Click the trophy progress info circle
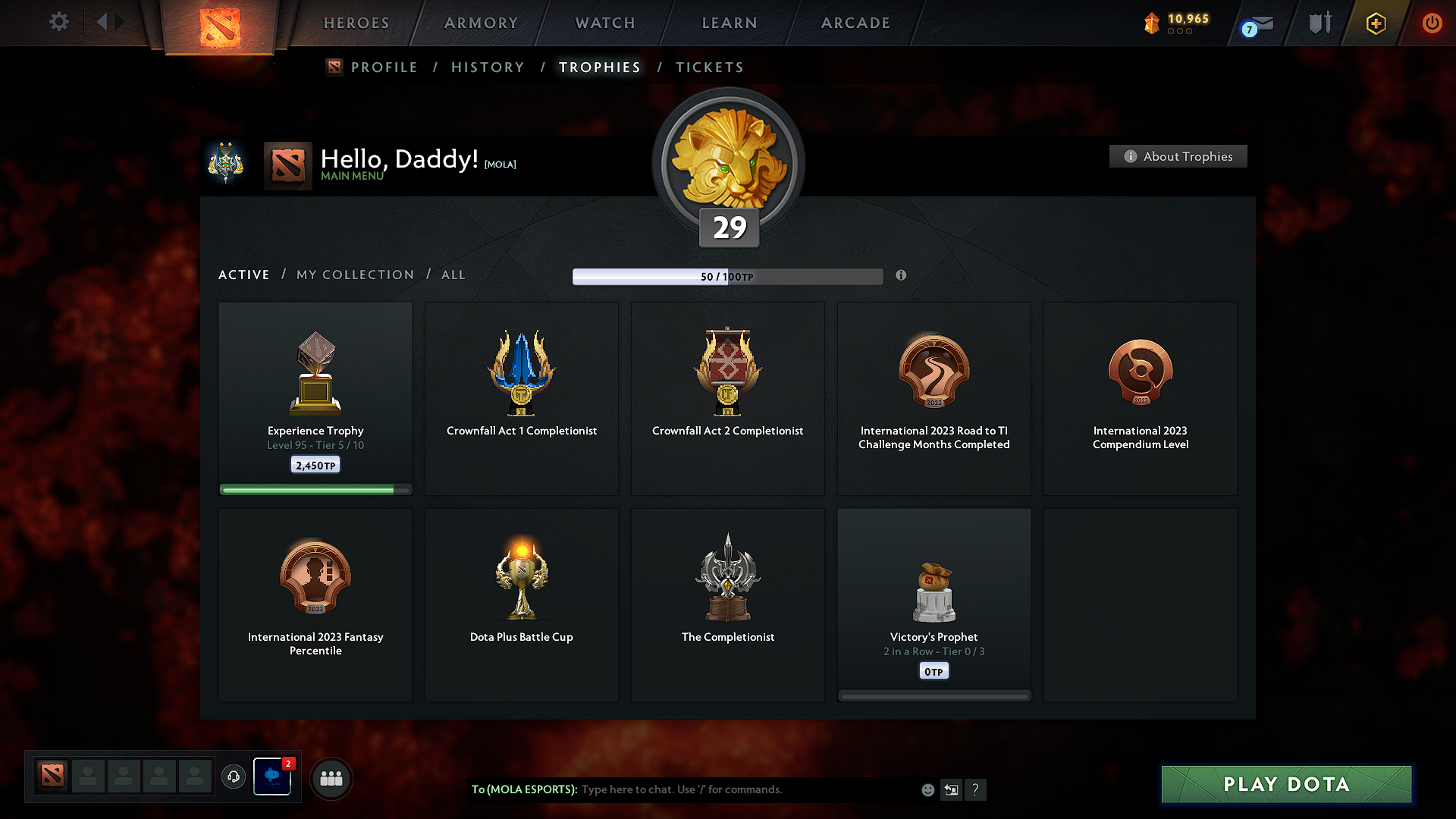 [x=902, y=276]
